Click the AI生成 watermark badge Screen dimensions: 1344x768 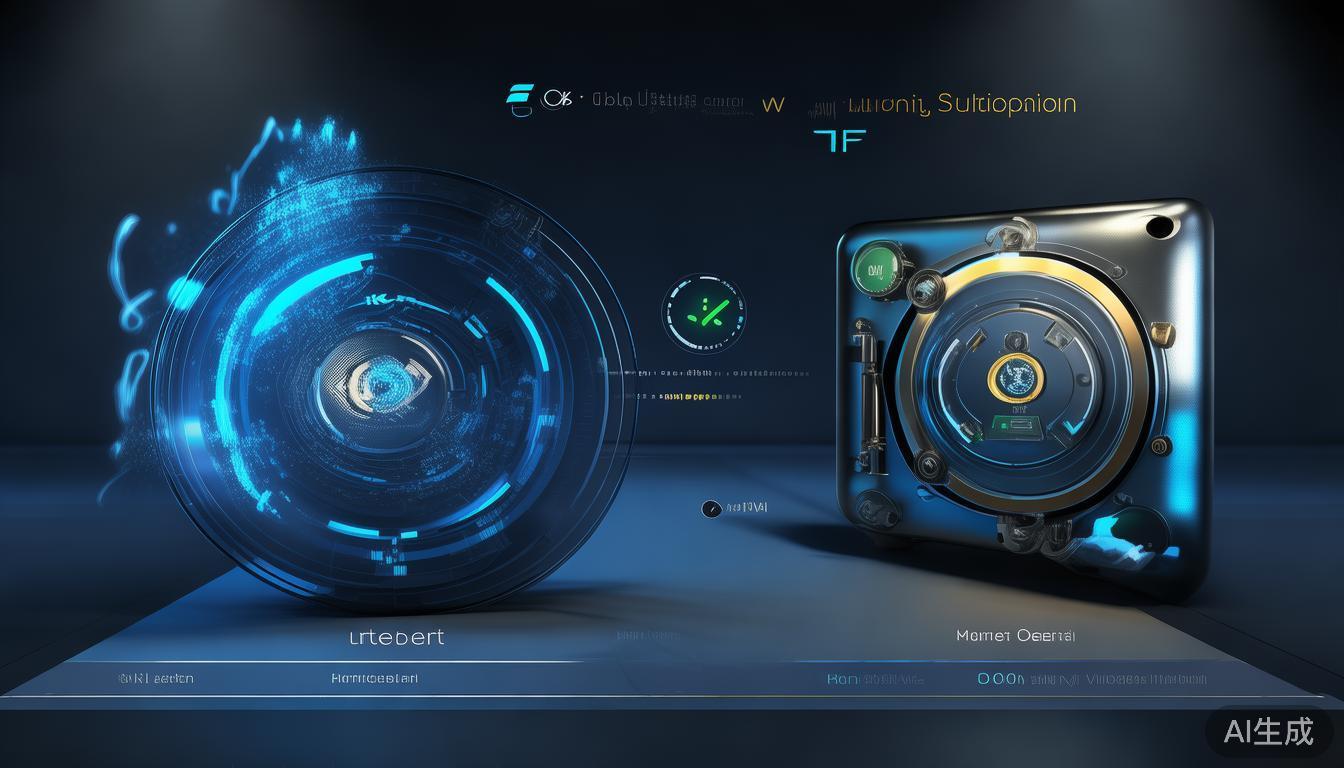1268,731
